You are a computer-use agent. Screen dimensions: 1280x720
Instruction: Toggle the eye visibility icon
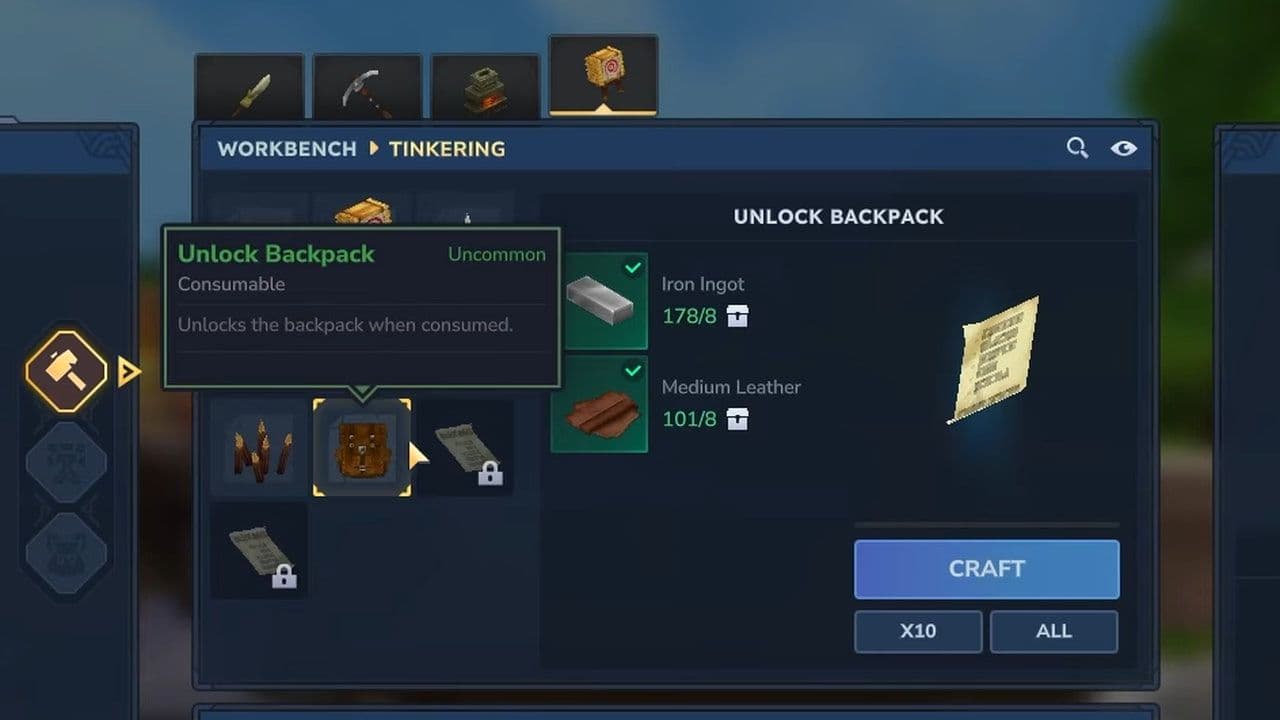(1123, 149)
